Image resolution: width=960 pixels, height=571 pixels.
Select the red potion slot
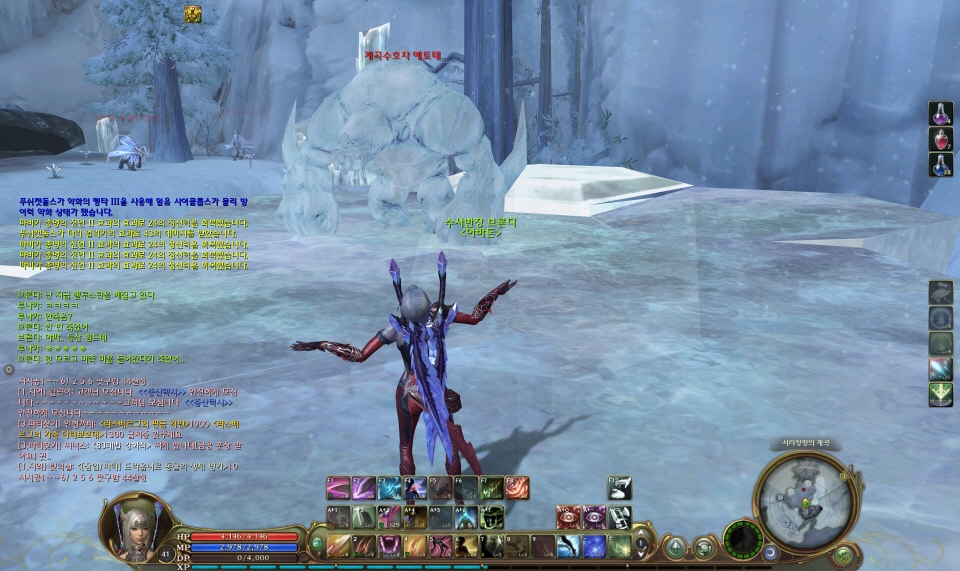click(940, 139)
